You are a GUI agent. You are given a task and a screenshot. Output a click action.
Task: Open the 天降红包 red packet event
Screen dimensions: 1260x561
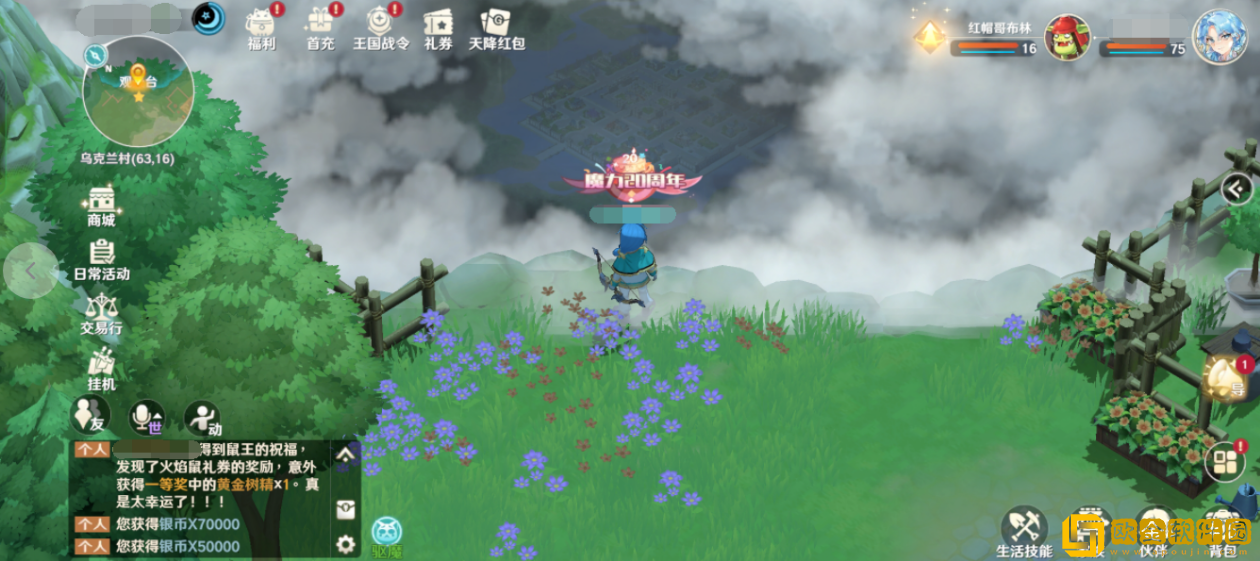tap(497, 26)
